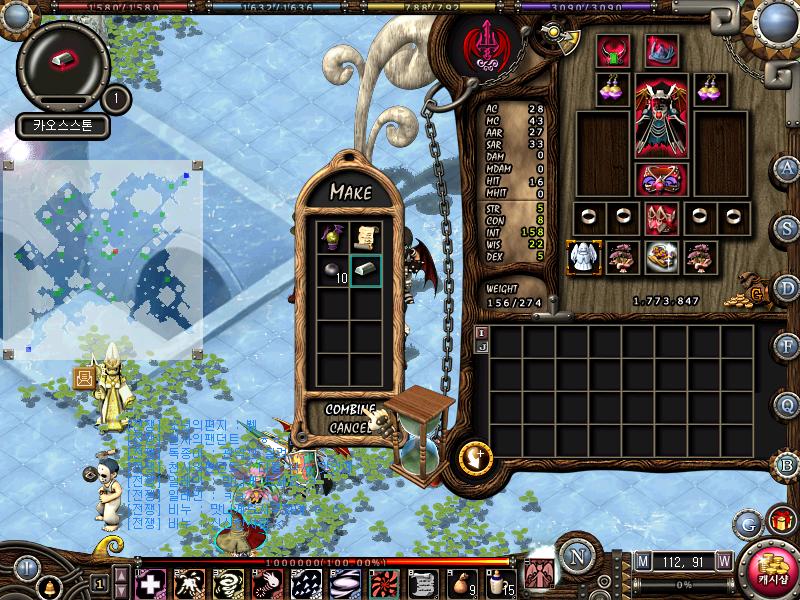This screenshot has width=800, height=600.
Task: Select the silver ingot in Make window
Action: [x=366, y=270]
